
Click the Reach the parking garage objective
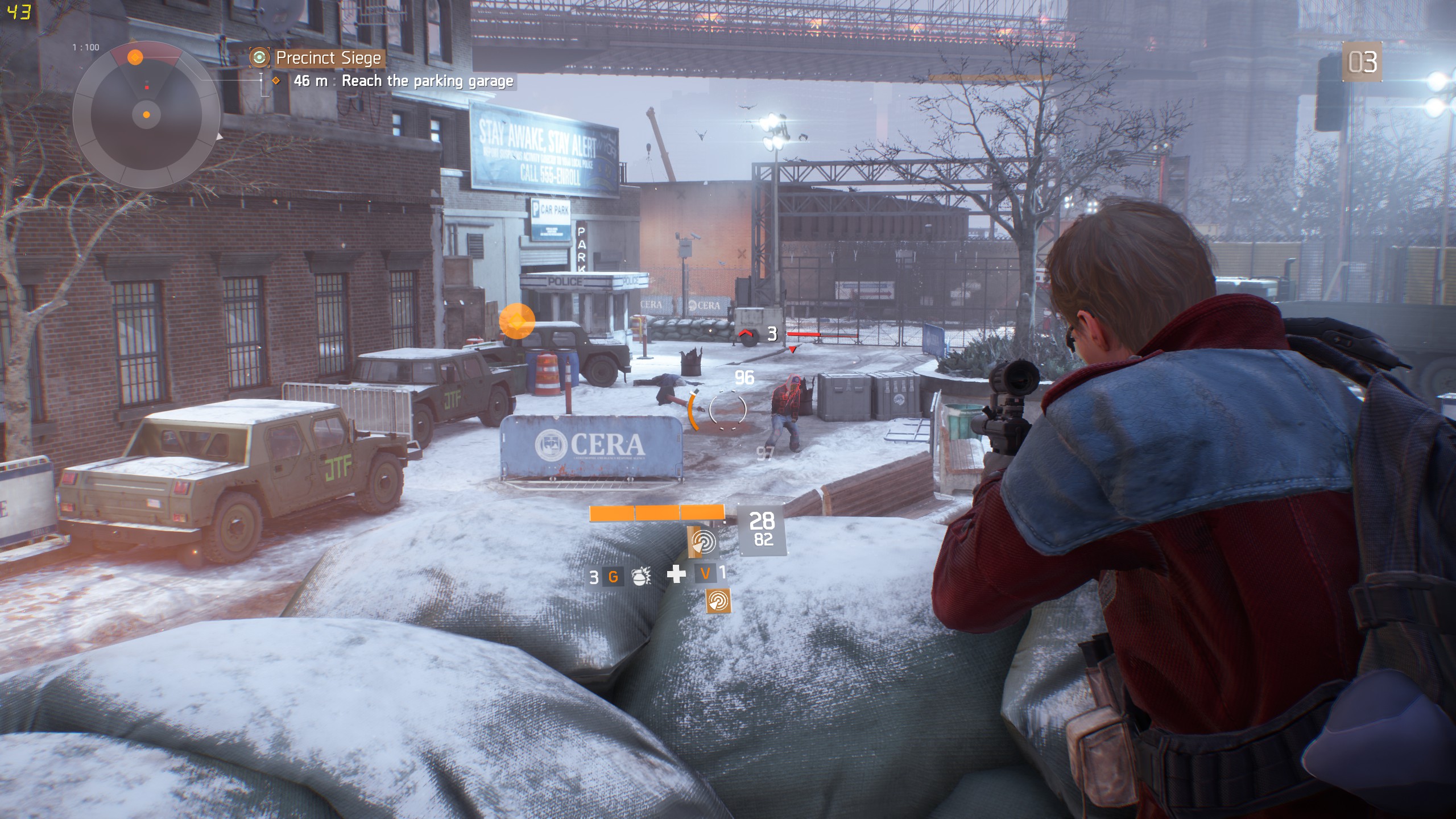click(427, 81)
